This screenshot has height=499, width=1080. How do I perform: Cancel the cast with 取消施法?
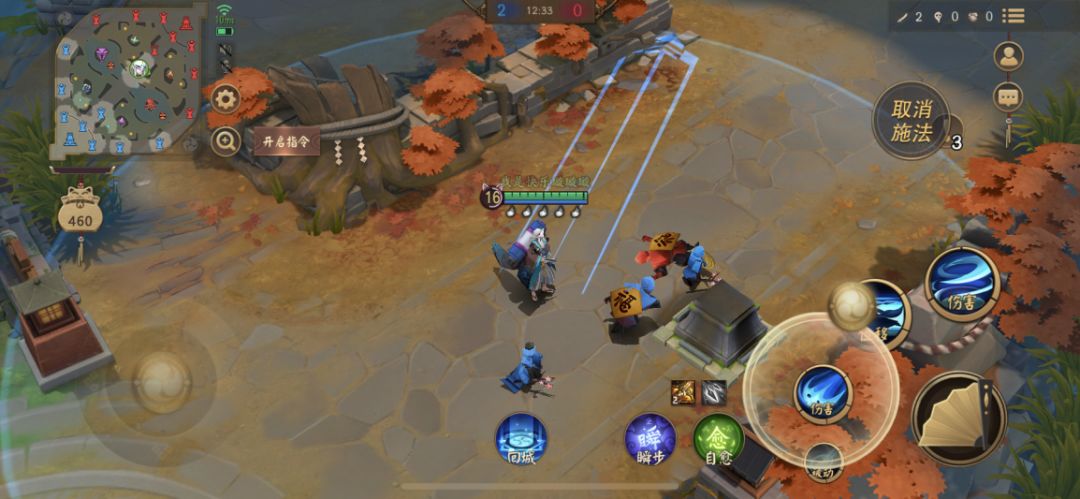(911, 121)
